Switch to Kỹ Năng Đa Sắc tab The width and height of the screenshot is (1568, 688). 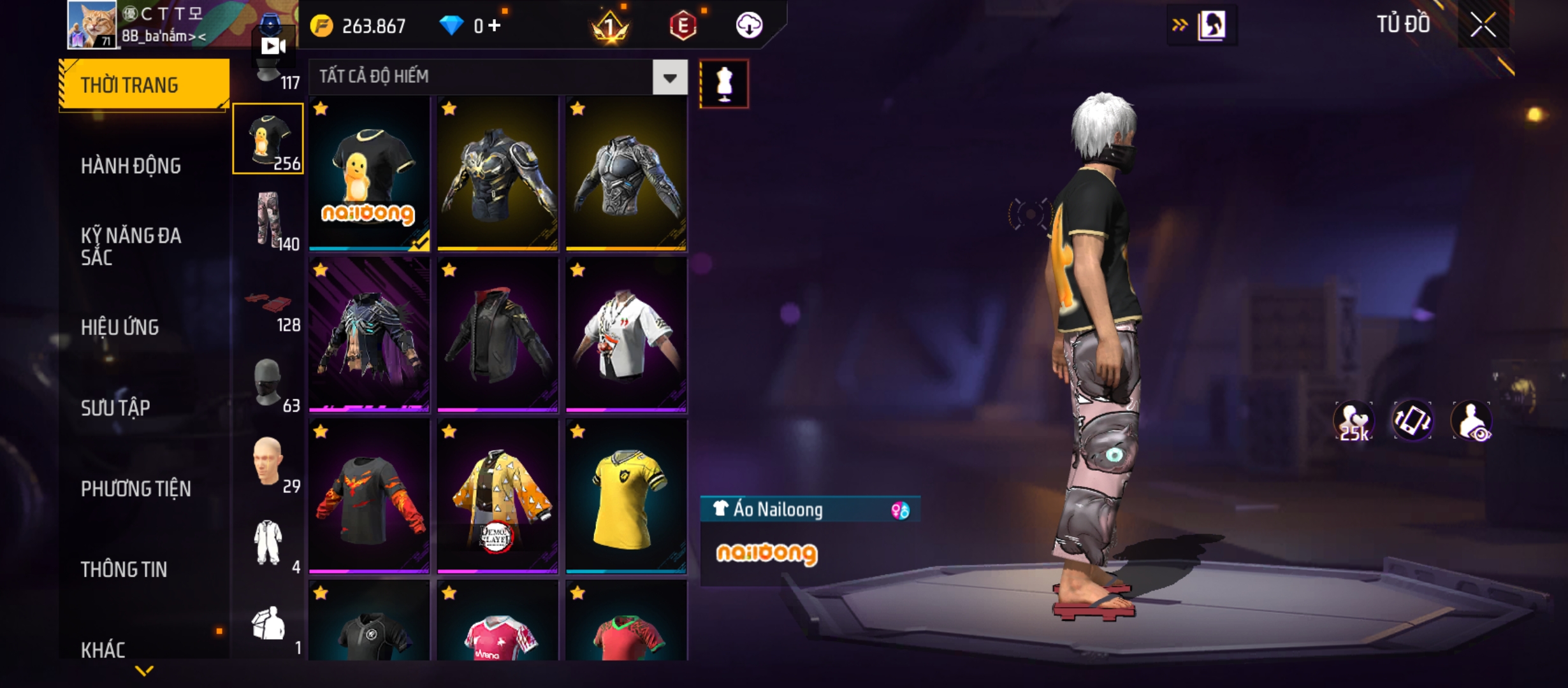tap(131, 247)
